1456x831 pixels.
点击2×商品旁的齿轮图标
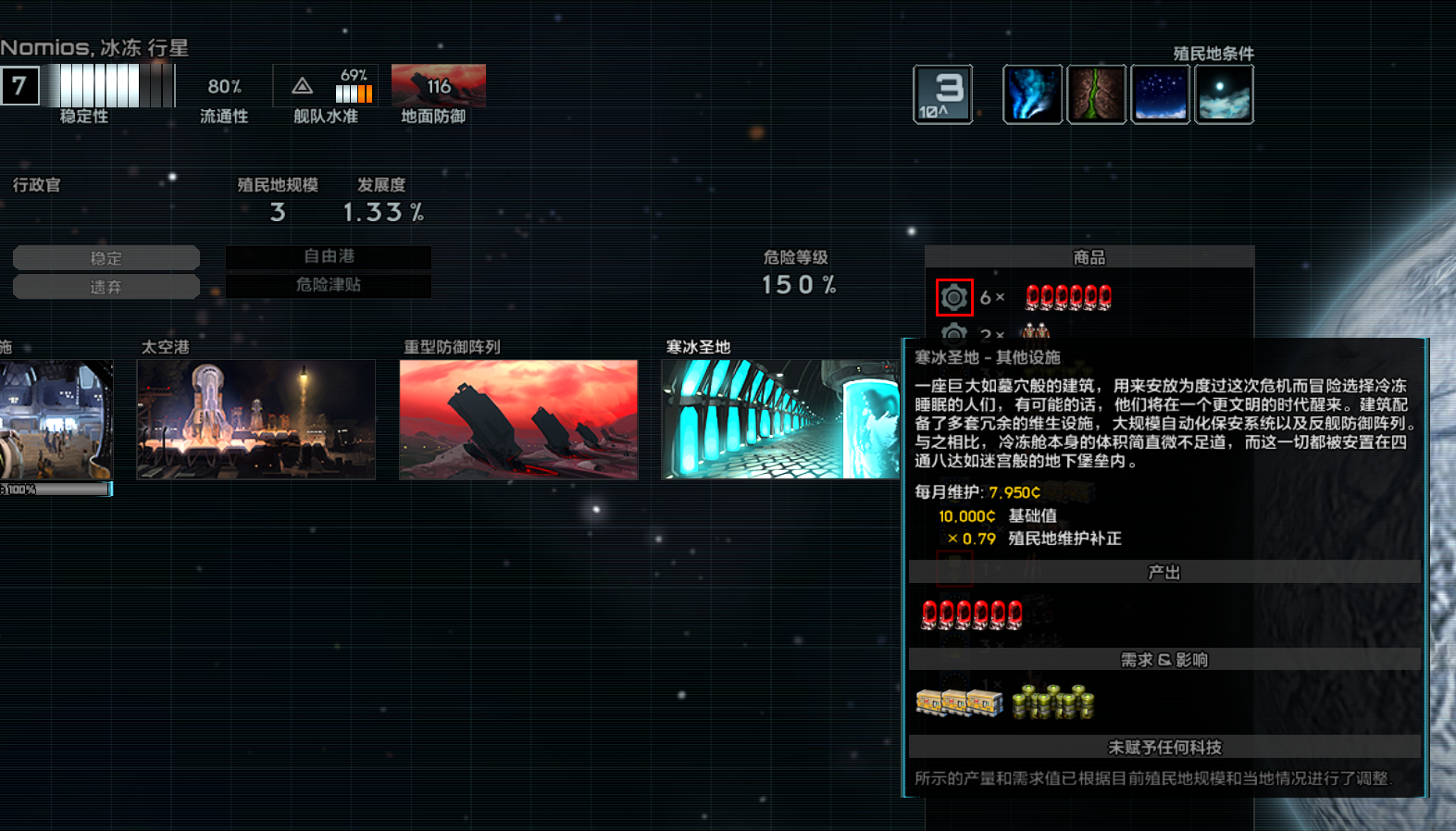click(x=954, y=334)
